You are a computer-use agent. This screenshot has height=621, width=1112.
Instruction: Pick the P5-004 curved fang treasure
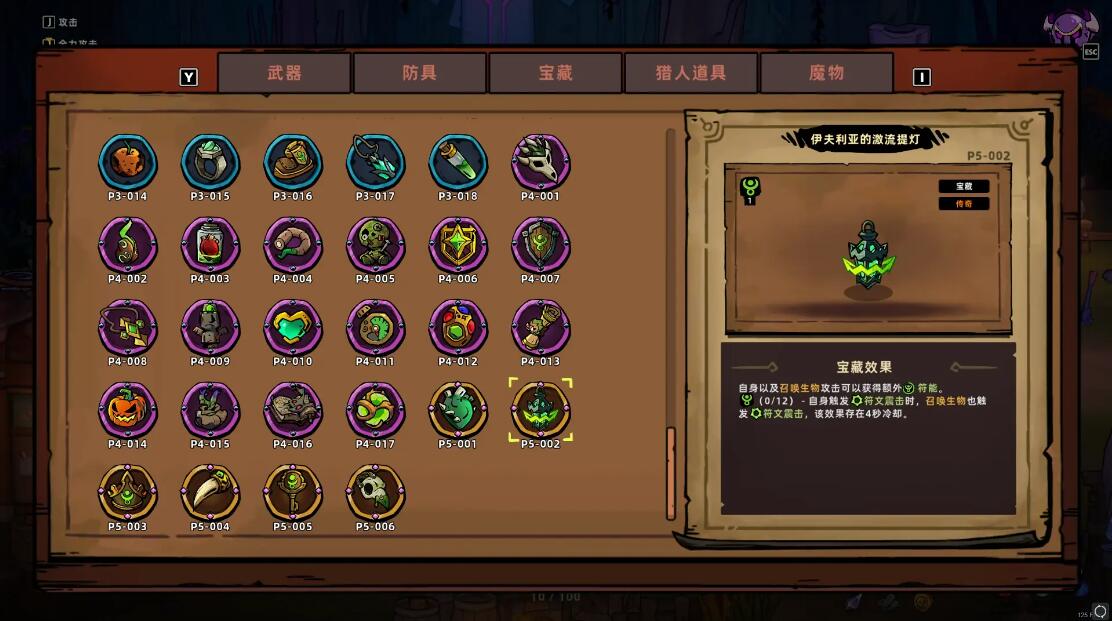210,493
